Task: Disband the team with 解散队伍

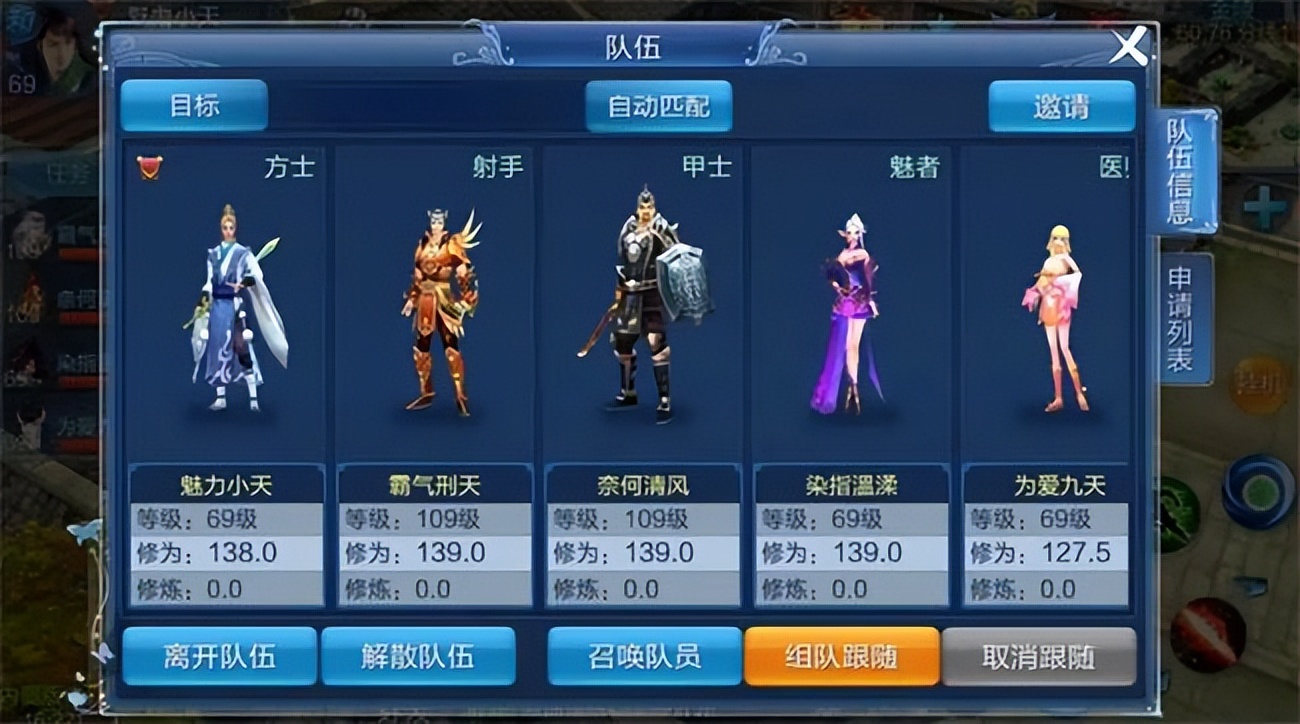Action: 418,654
